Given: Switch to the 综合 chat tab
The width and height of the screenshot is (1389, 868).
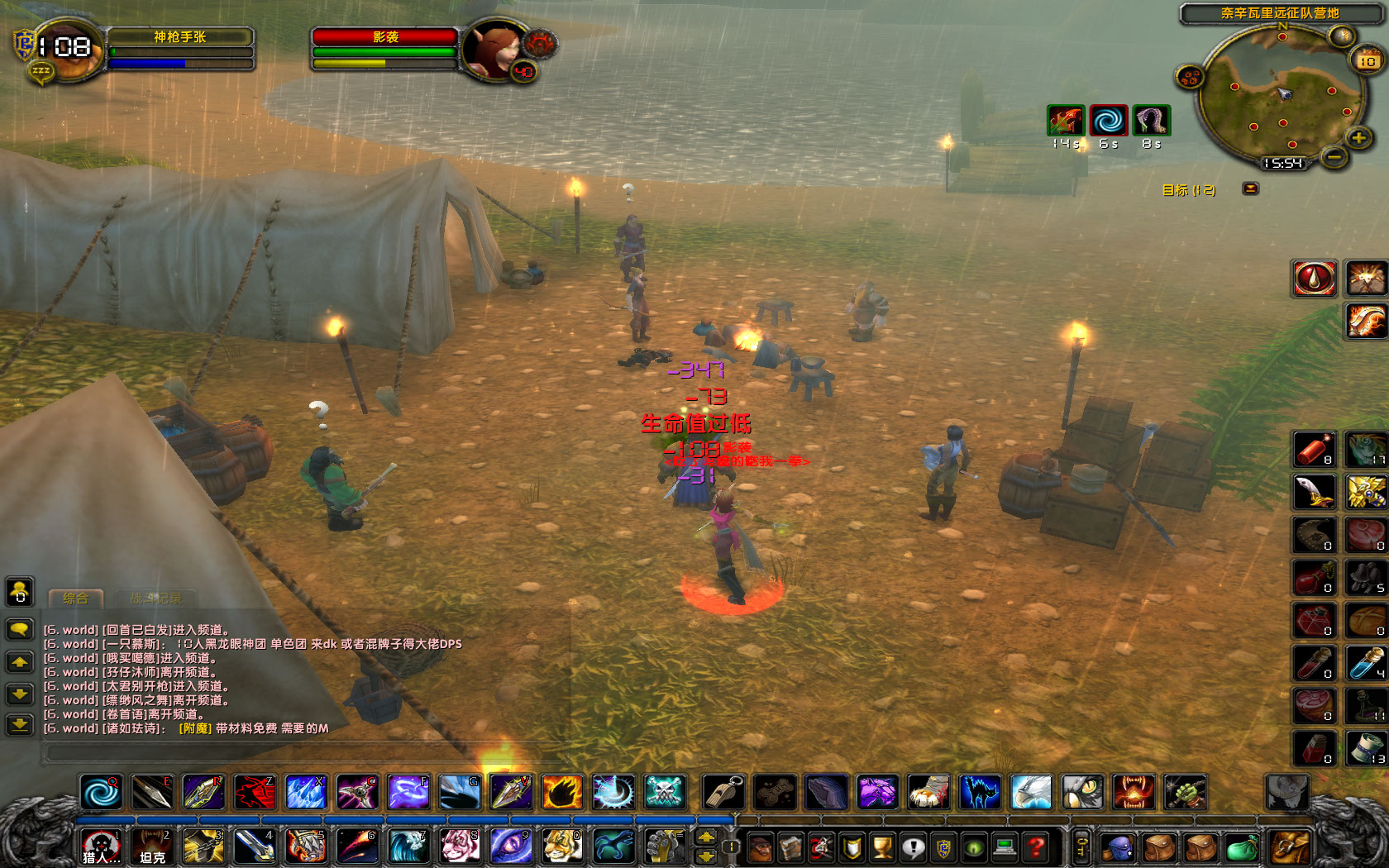Looking at the screenshot, I should click(76, 599).
